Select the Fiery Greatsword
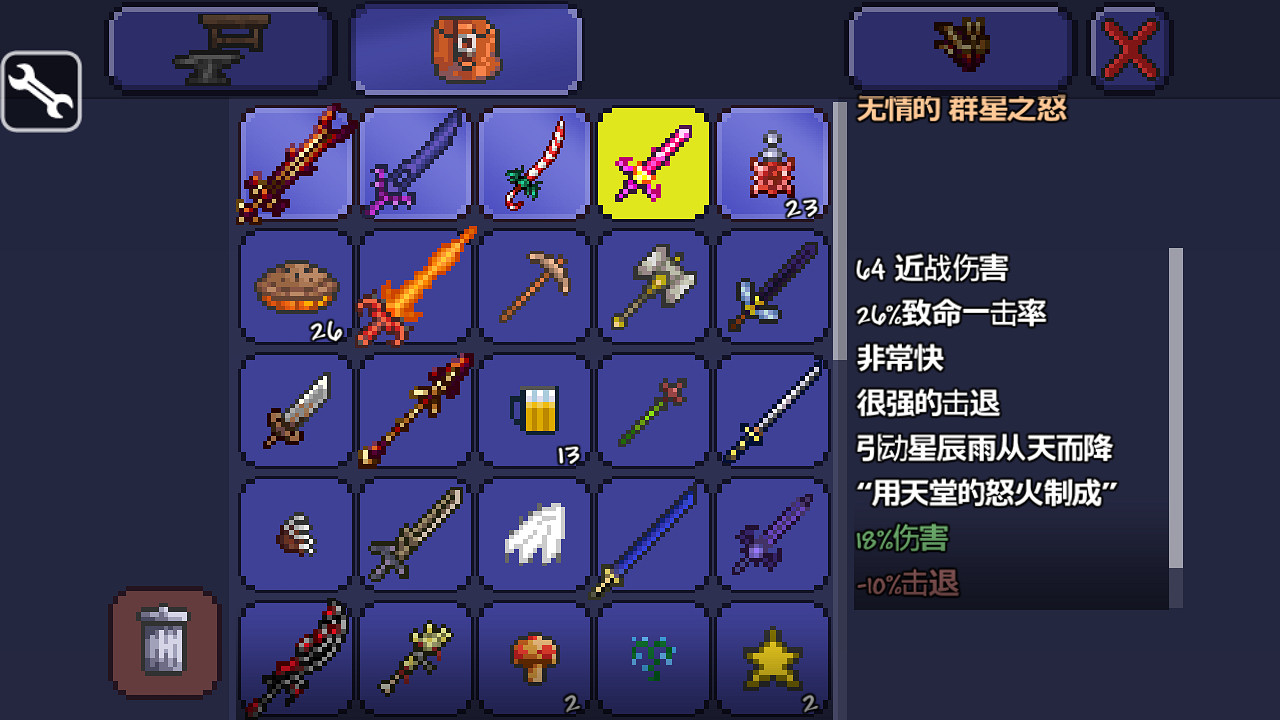 (414, 287)
